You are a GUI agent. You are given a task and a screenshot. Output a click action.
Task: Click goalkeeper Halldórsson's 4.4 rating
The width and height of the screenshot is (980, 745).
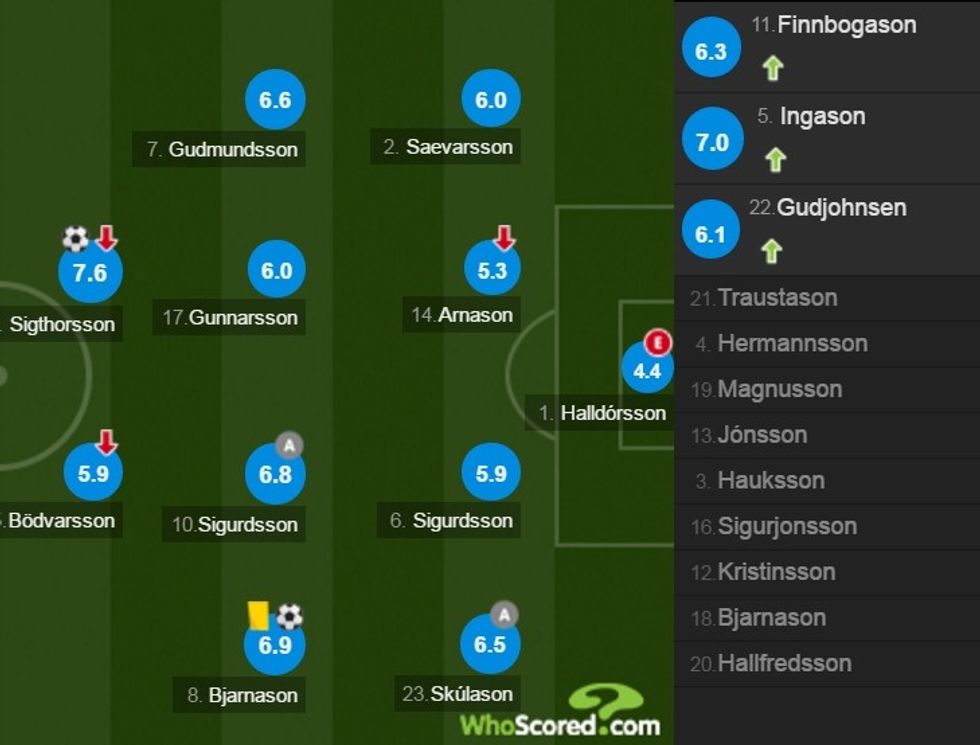tap(647, 371)
